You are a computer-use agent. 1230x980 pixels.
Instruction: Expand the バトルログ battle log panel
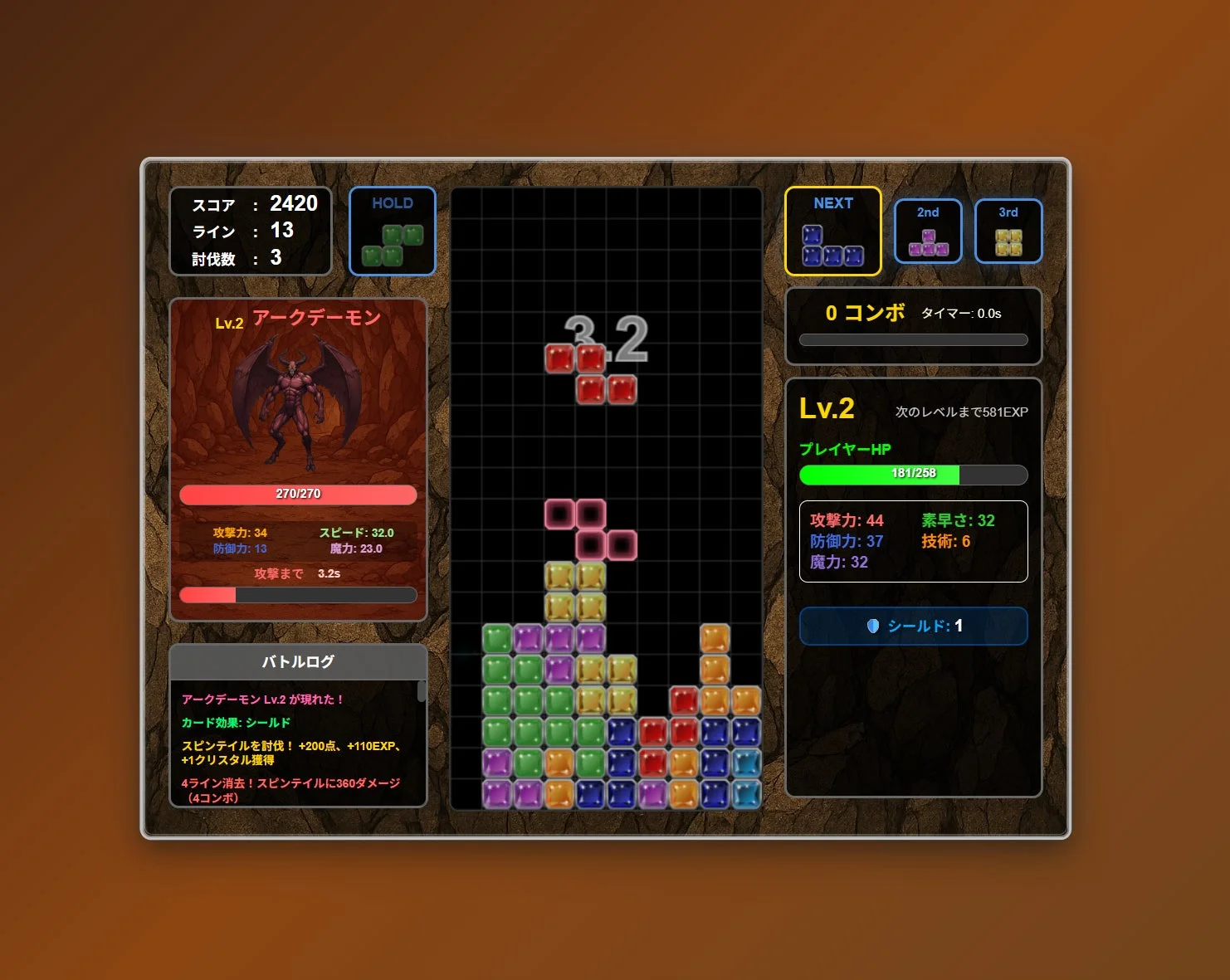(x=297, y=662)
